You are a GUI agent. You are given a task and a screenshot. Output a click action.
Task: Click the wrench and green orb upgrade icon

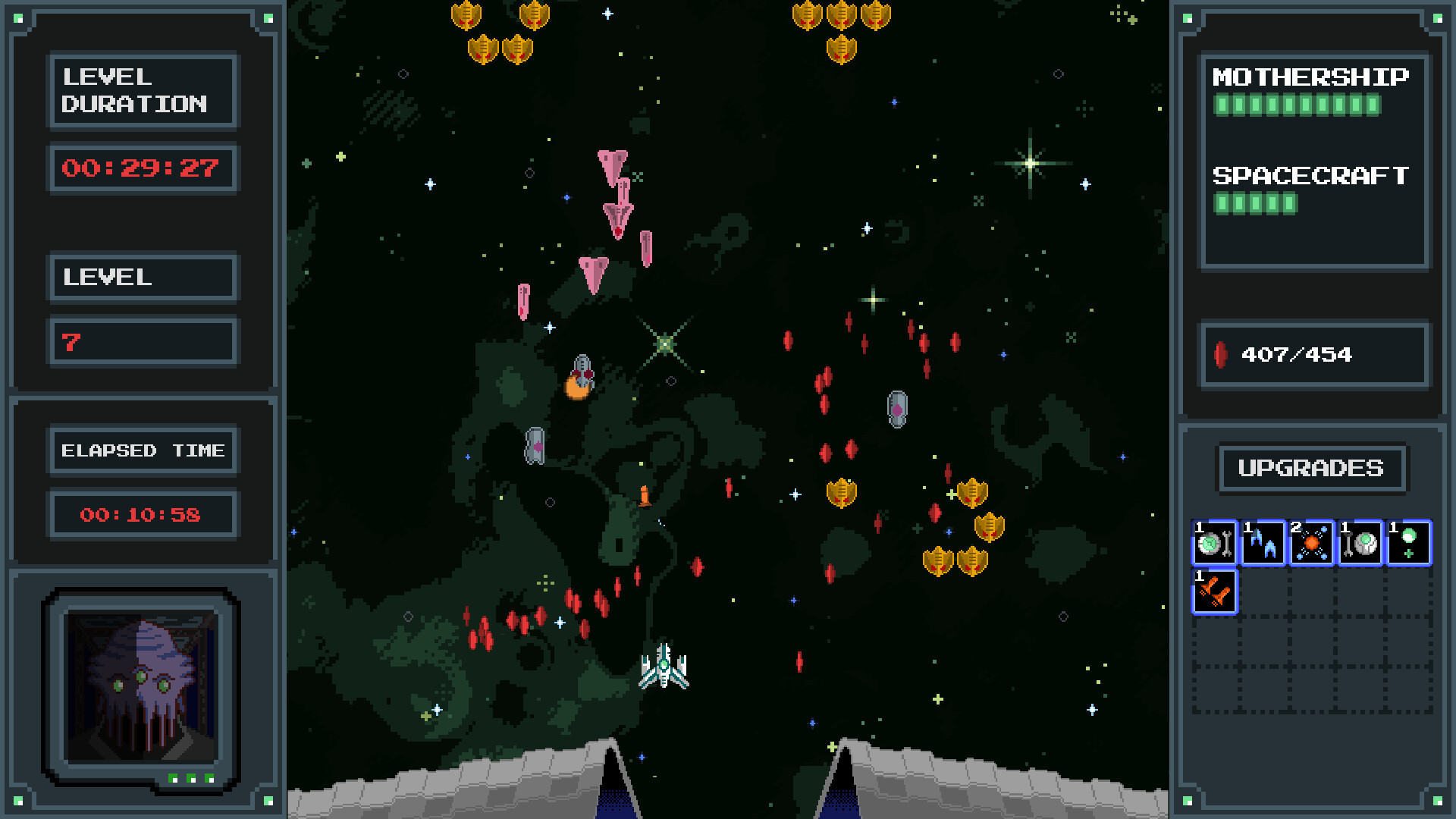click(1360, 541)
